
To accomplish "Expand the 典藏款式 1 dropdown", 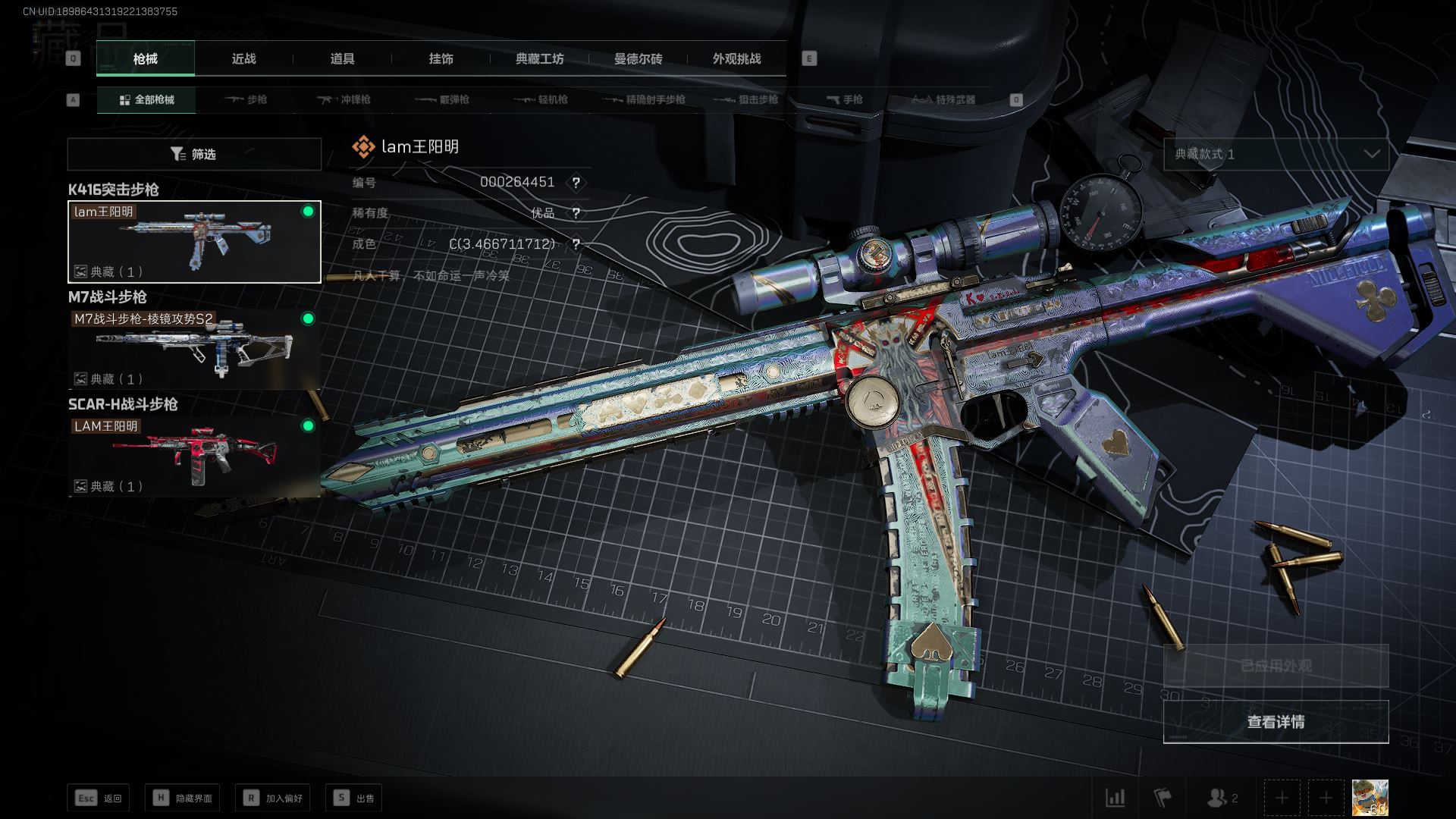I will point(1276,154).
